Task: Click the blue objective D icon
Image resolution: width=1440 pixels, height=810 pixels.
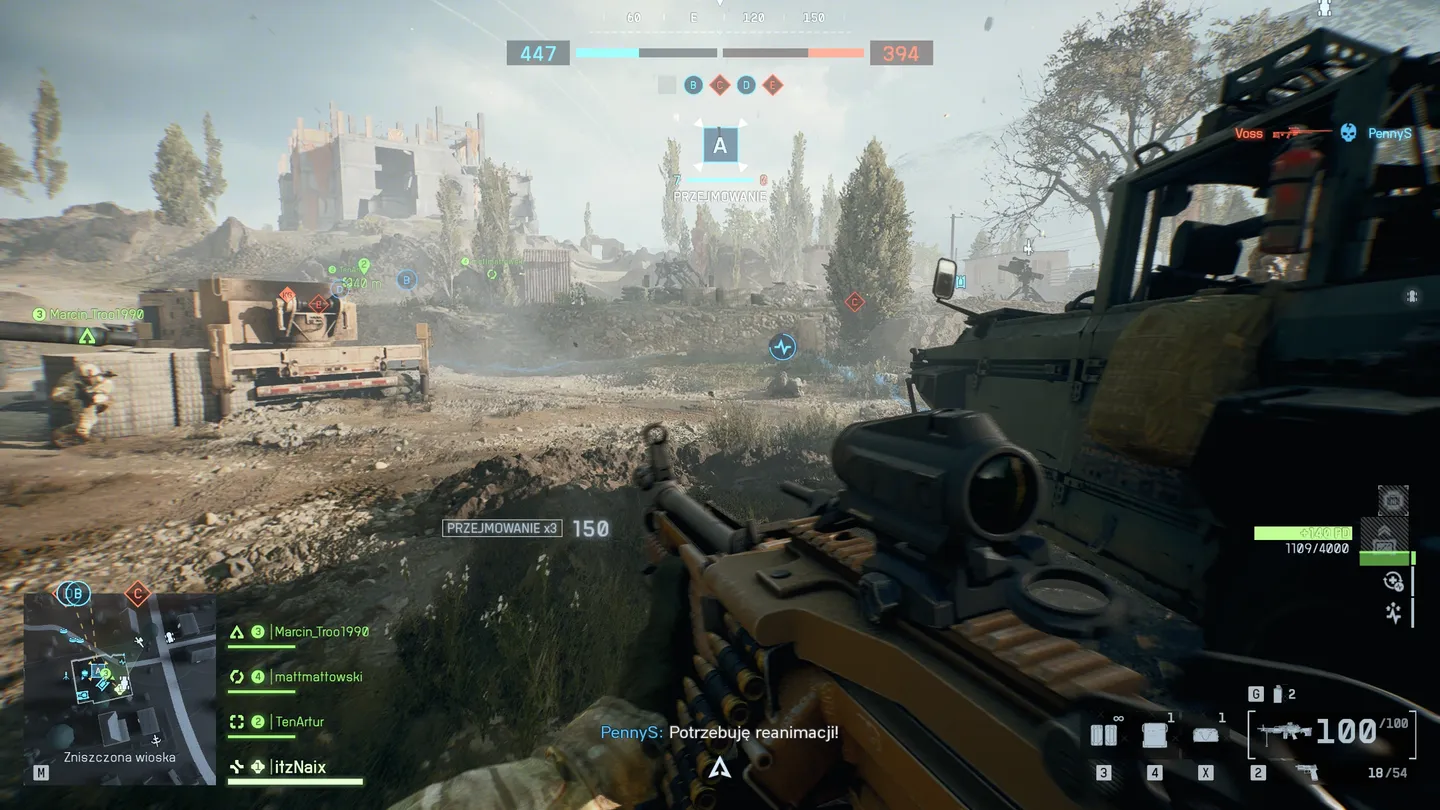Action: (746, 86)
